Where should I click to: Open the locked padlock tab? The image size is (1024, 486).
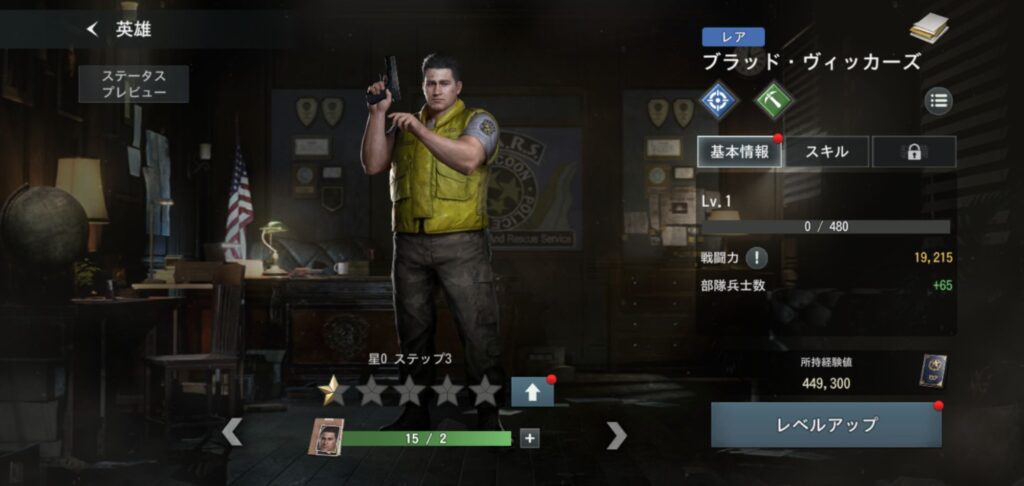pyautogui.click(x=913, y=152)
